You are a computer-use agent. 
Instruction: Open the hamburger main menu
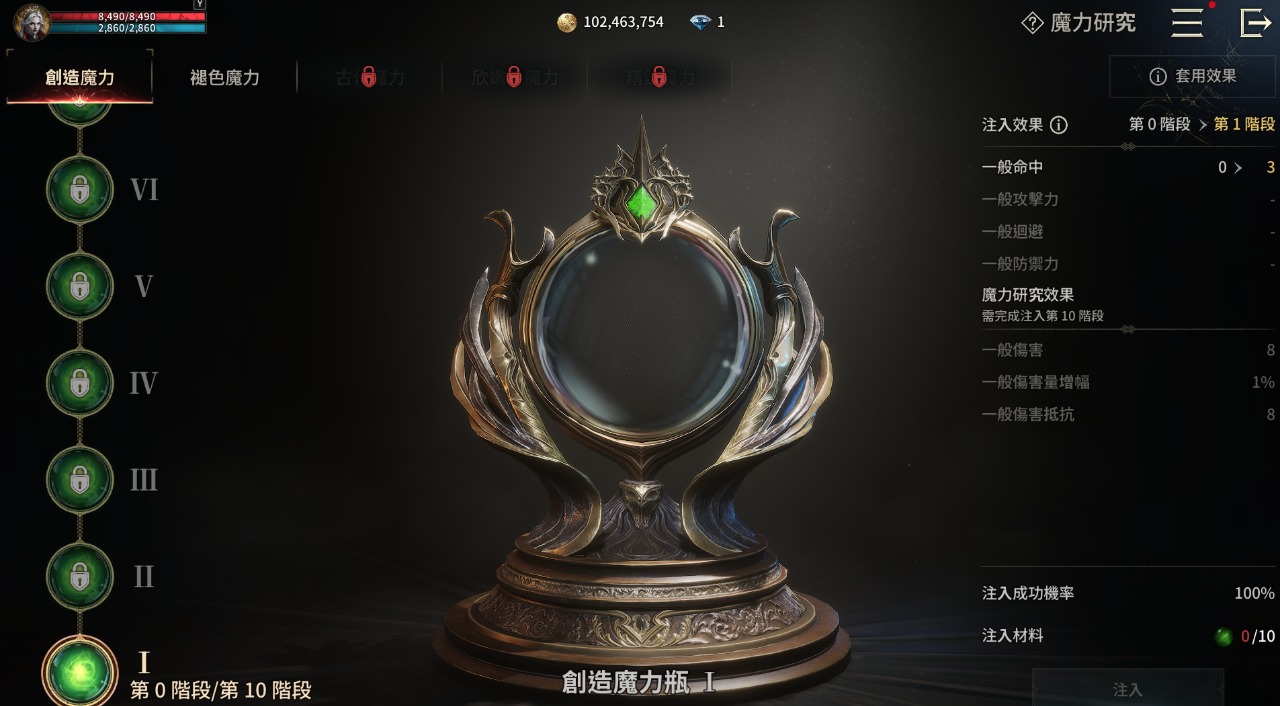point(1187,23)
